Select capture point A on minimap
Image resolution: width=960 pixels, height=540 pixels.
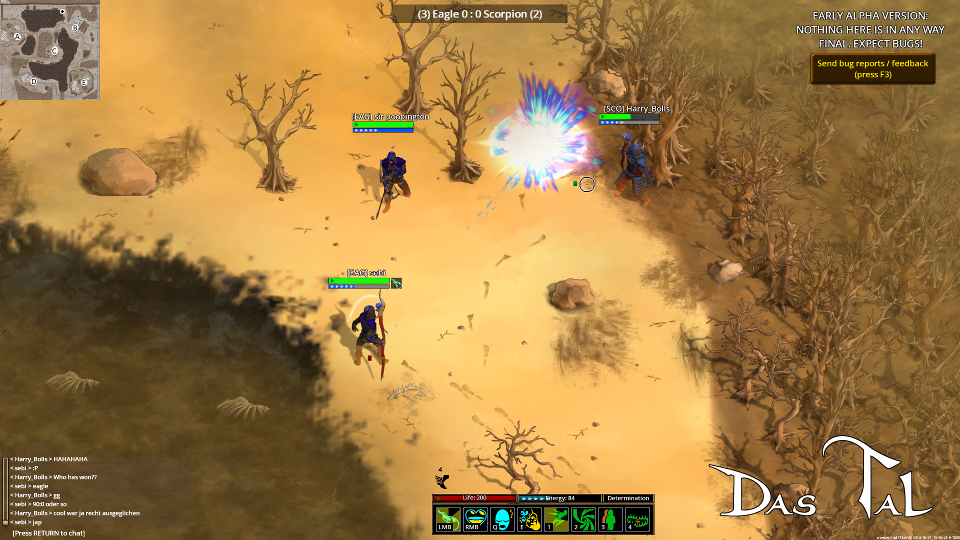18,36
